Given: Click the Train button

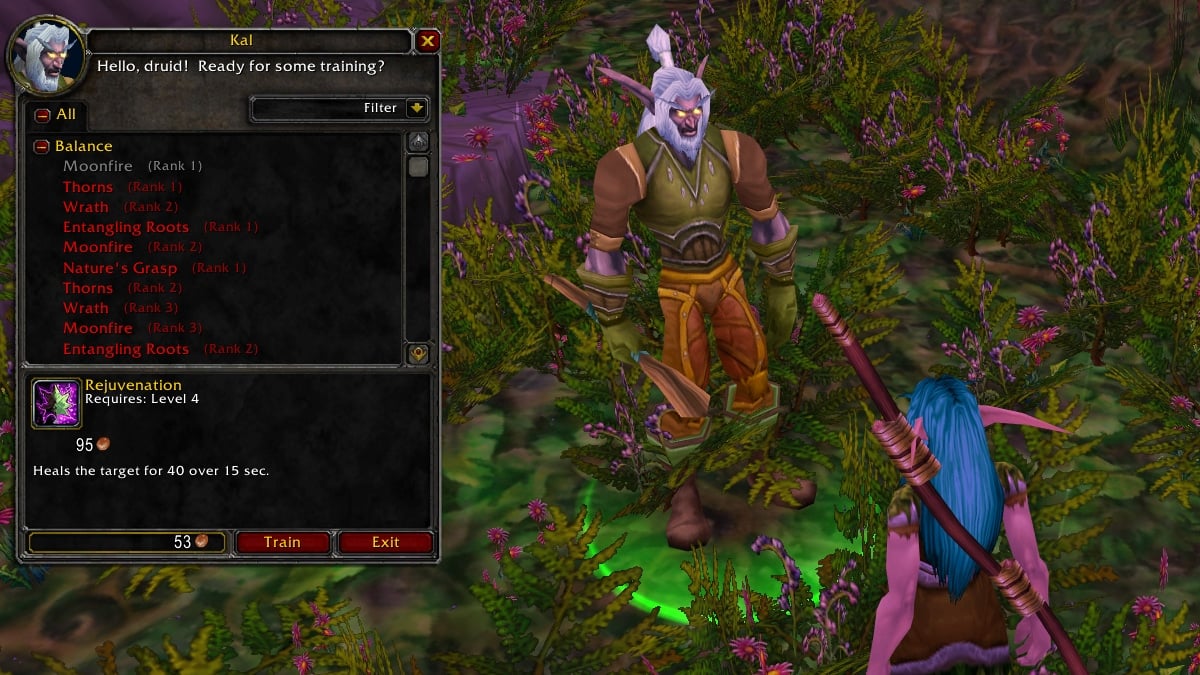Looking at the screenshot, I should point(282,542).
